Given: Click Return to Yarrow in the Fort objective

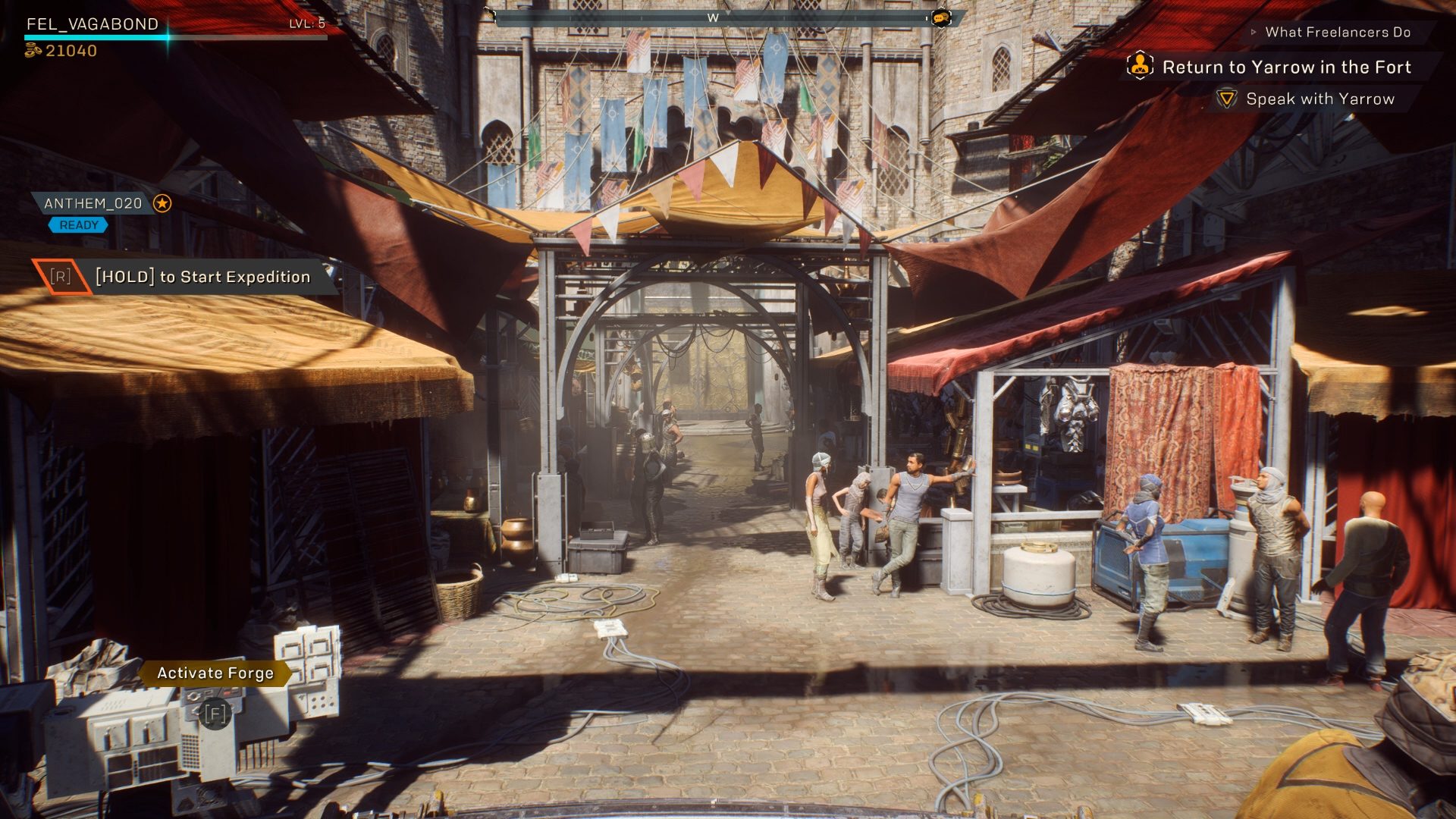Looking at the screenshot, I should coord(1286,67).
